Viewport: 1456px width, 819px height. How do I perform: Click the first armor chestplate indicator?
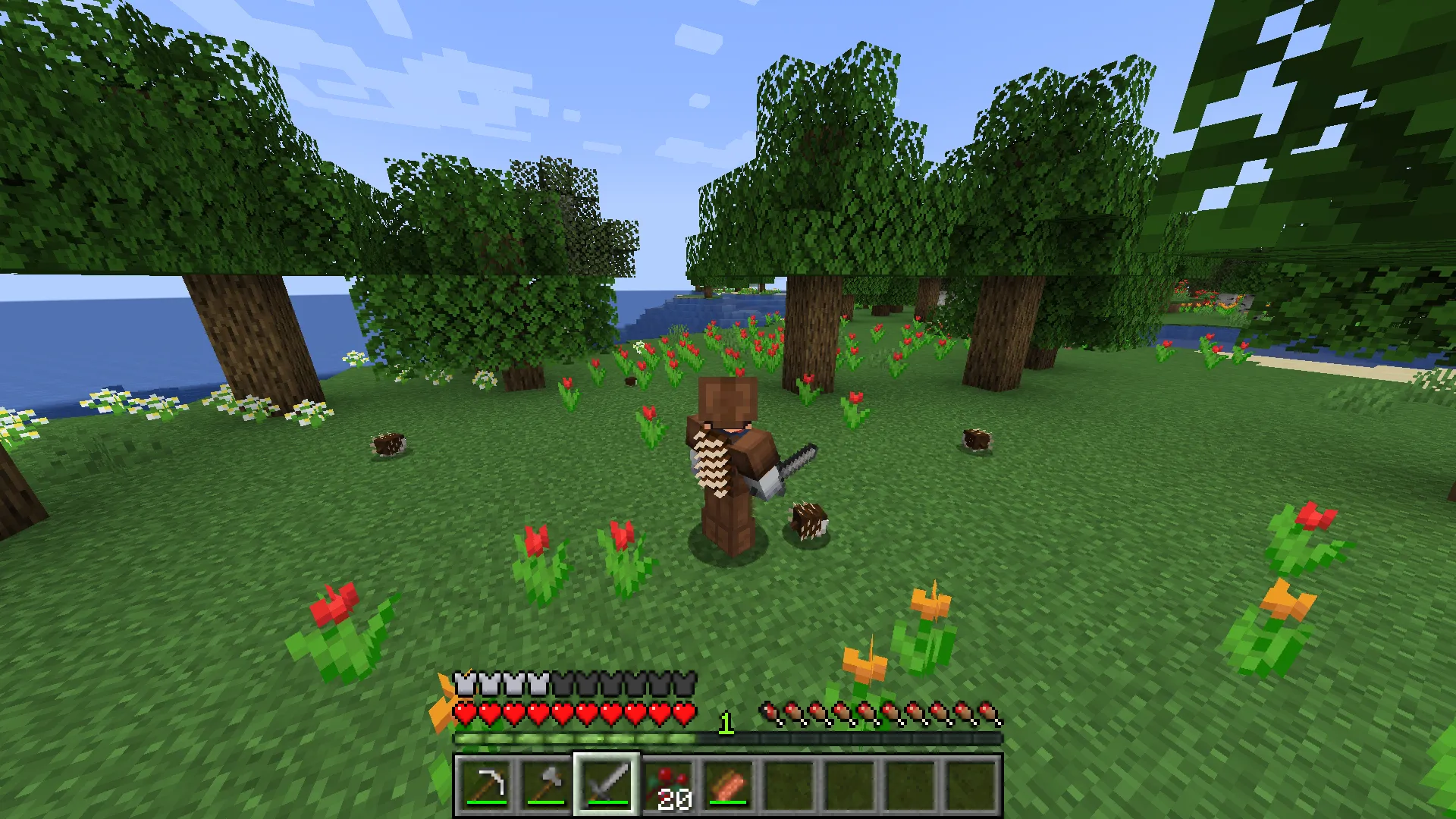(463, 683)
